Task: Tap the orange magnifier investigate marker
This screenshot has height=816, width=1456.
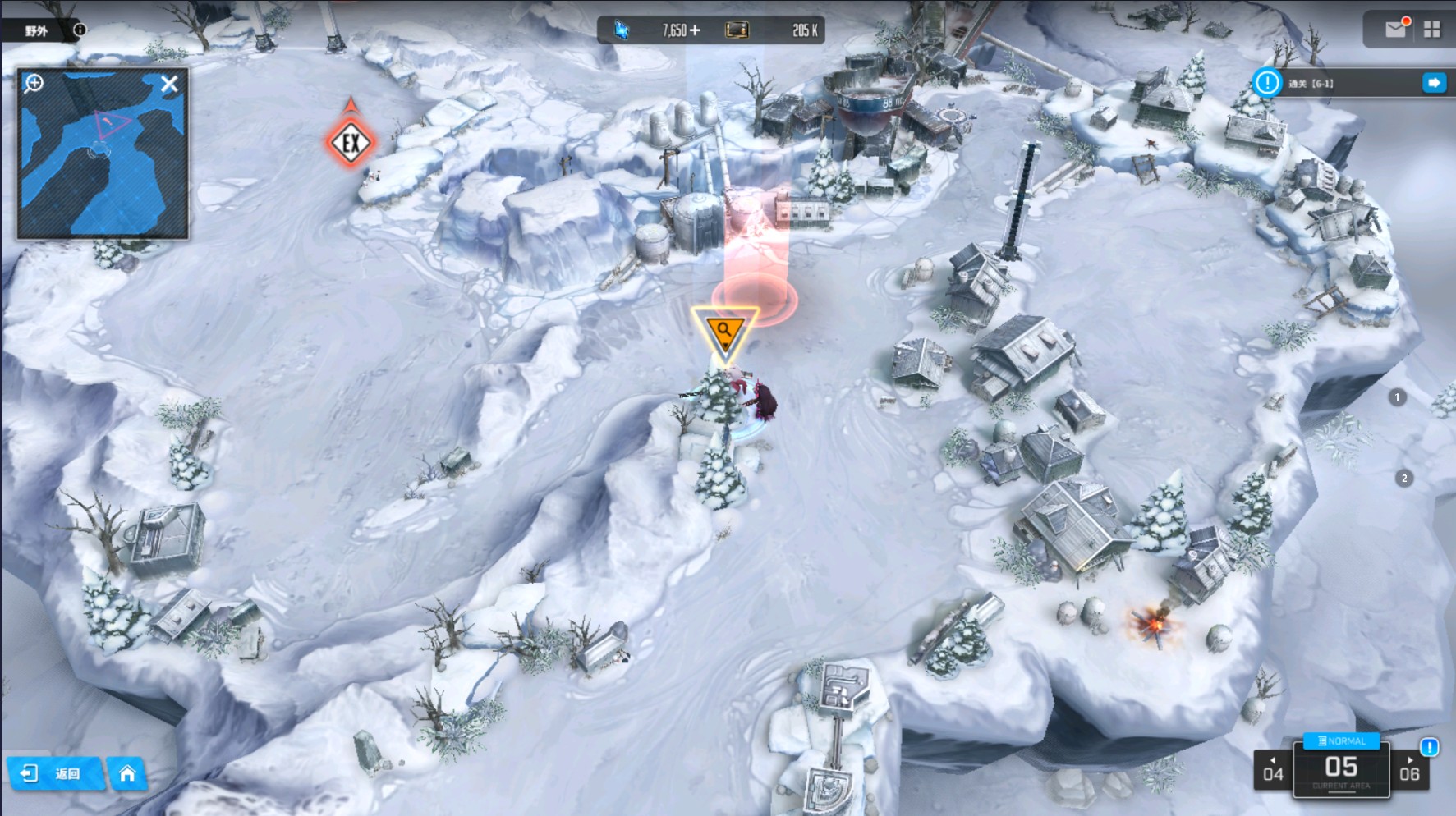Action: (x=724, y=332)
